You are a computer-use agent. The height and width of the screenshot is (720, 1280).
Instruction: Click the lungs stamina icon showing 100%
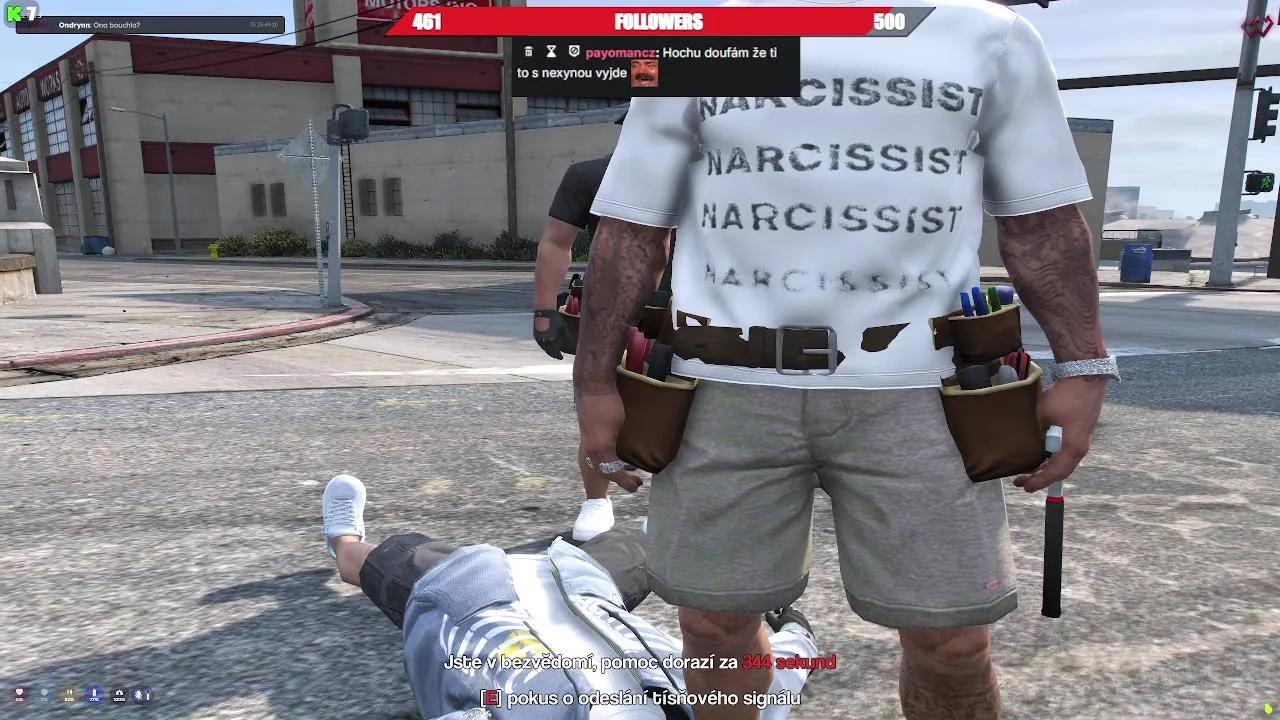[120, 693]
